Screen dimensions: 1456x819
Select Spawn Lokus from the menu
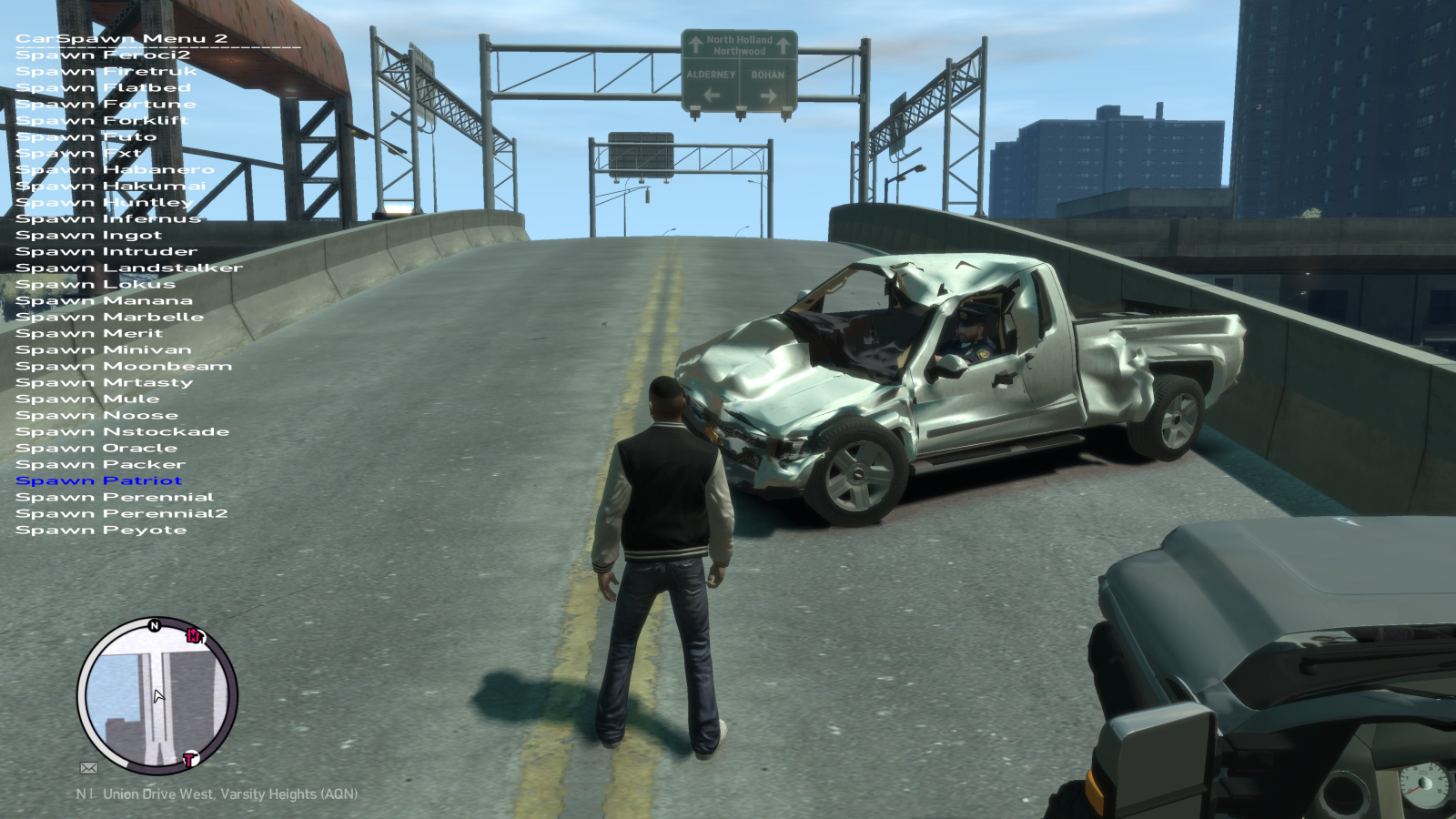96,284
